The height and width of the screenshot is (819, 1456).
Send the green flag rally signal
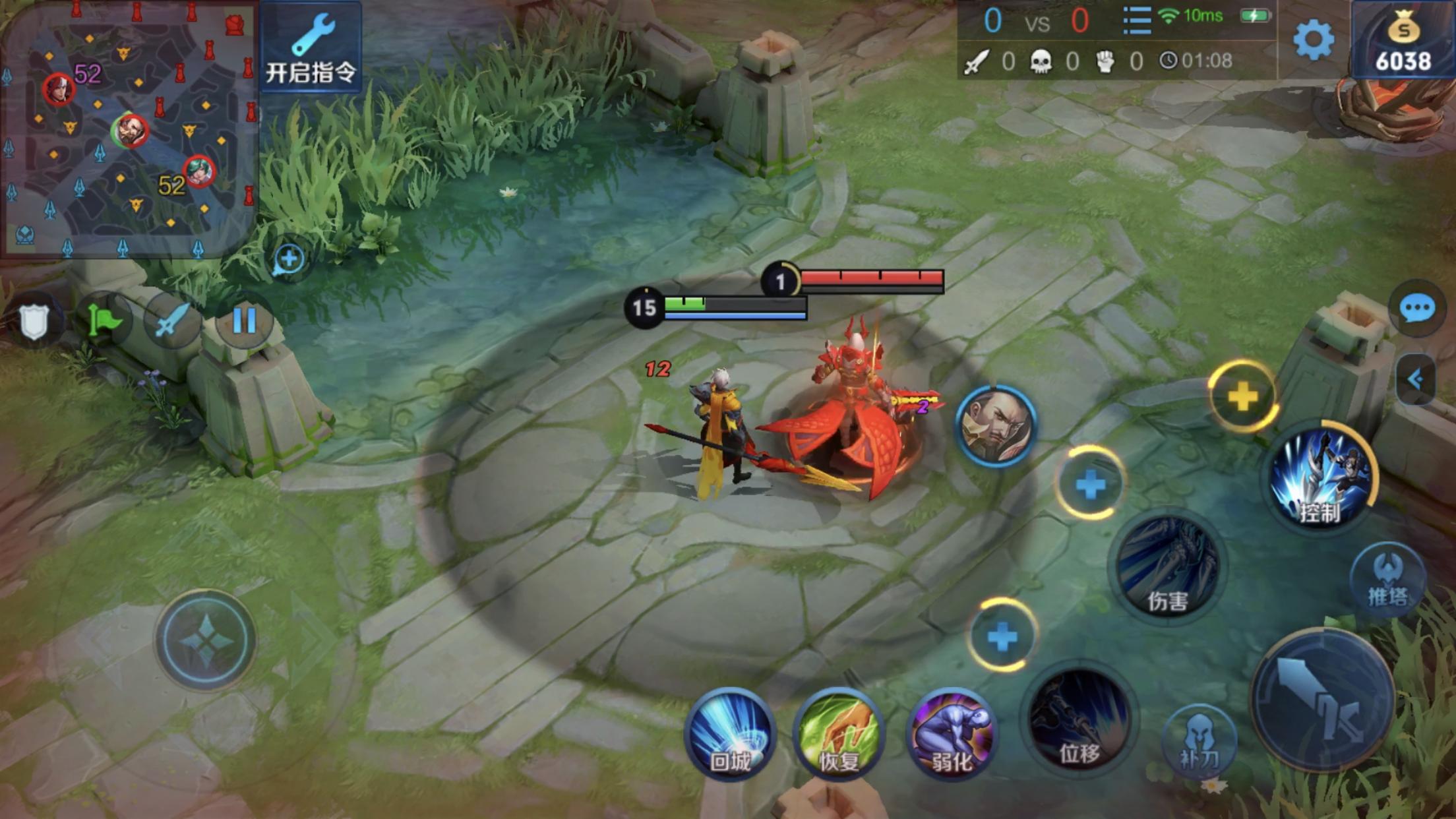pyautogui.click(x=104, y=321)
